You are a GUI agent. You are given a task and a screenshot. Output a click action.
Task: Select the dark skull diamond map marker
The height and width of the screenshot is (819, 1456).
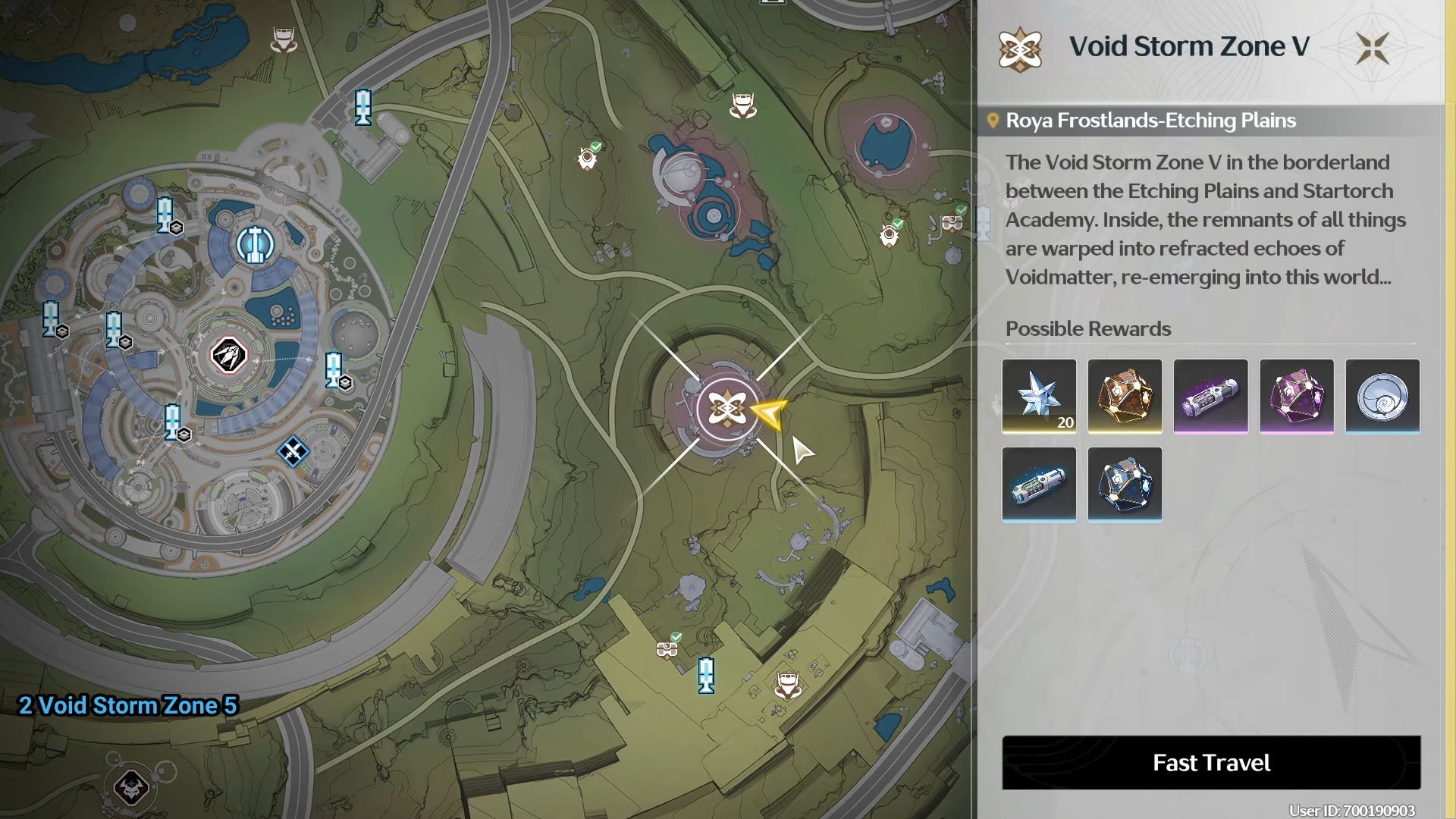131,787
